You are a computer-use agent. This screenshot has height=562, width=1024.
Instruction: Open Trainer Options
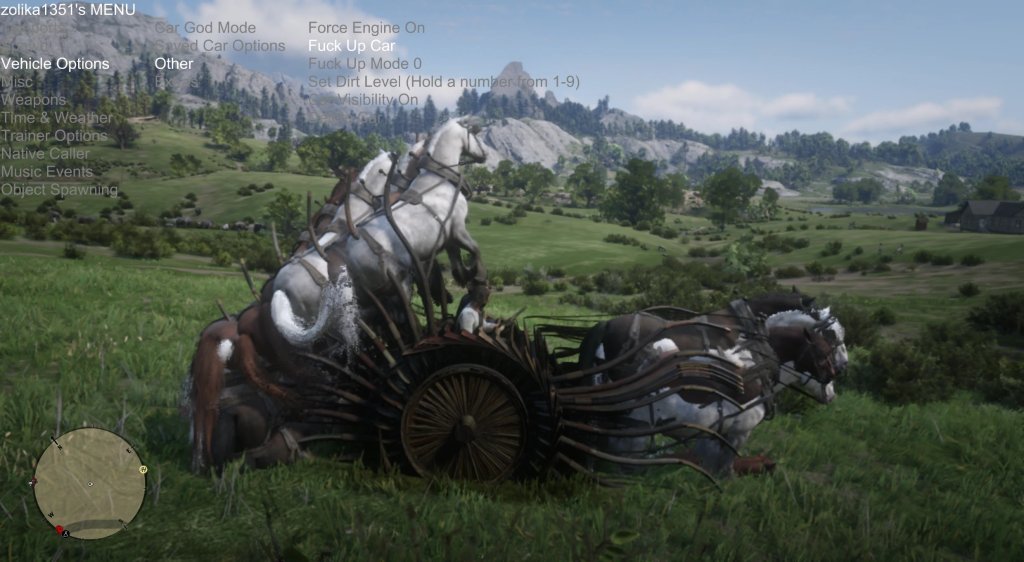[54, 136]
